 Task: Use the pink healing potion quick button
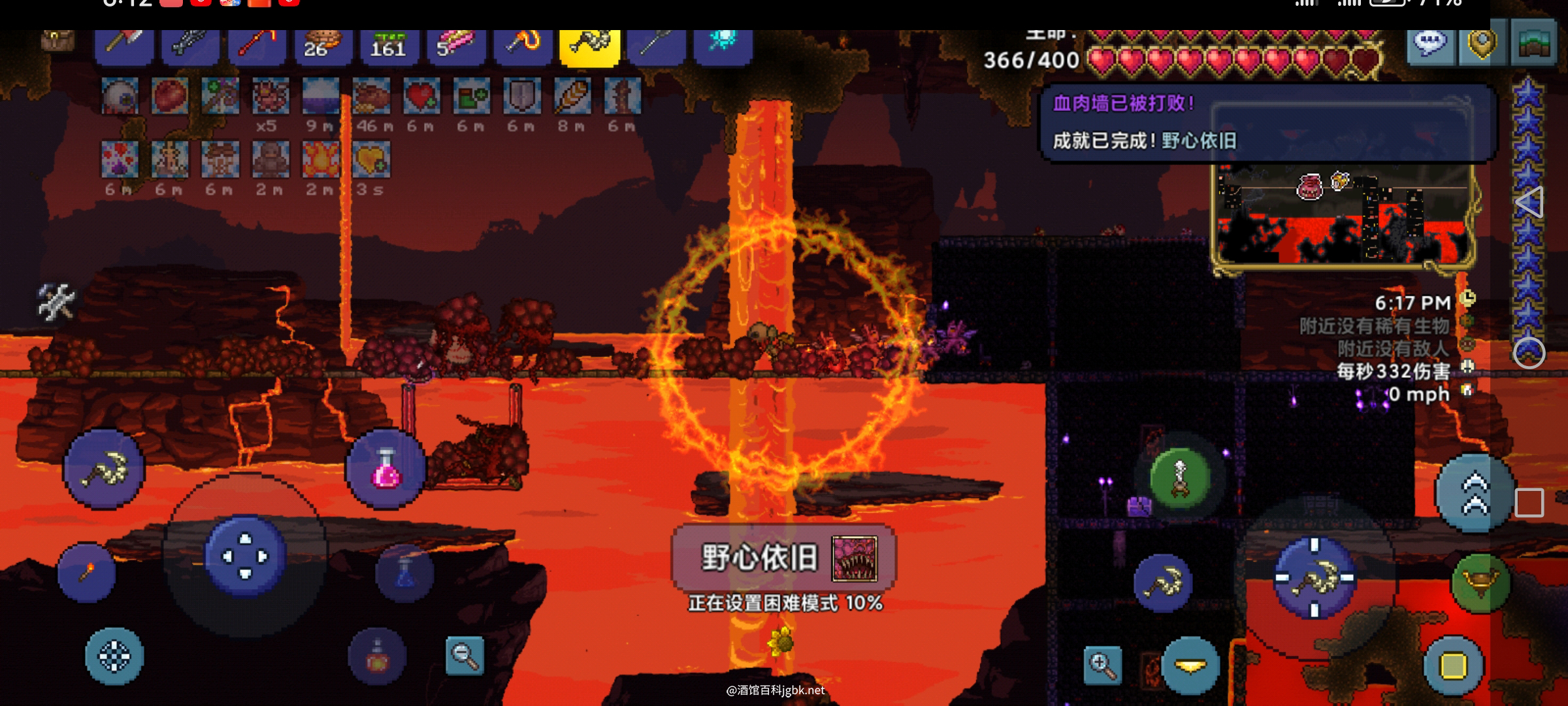click(385, 468)
